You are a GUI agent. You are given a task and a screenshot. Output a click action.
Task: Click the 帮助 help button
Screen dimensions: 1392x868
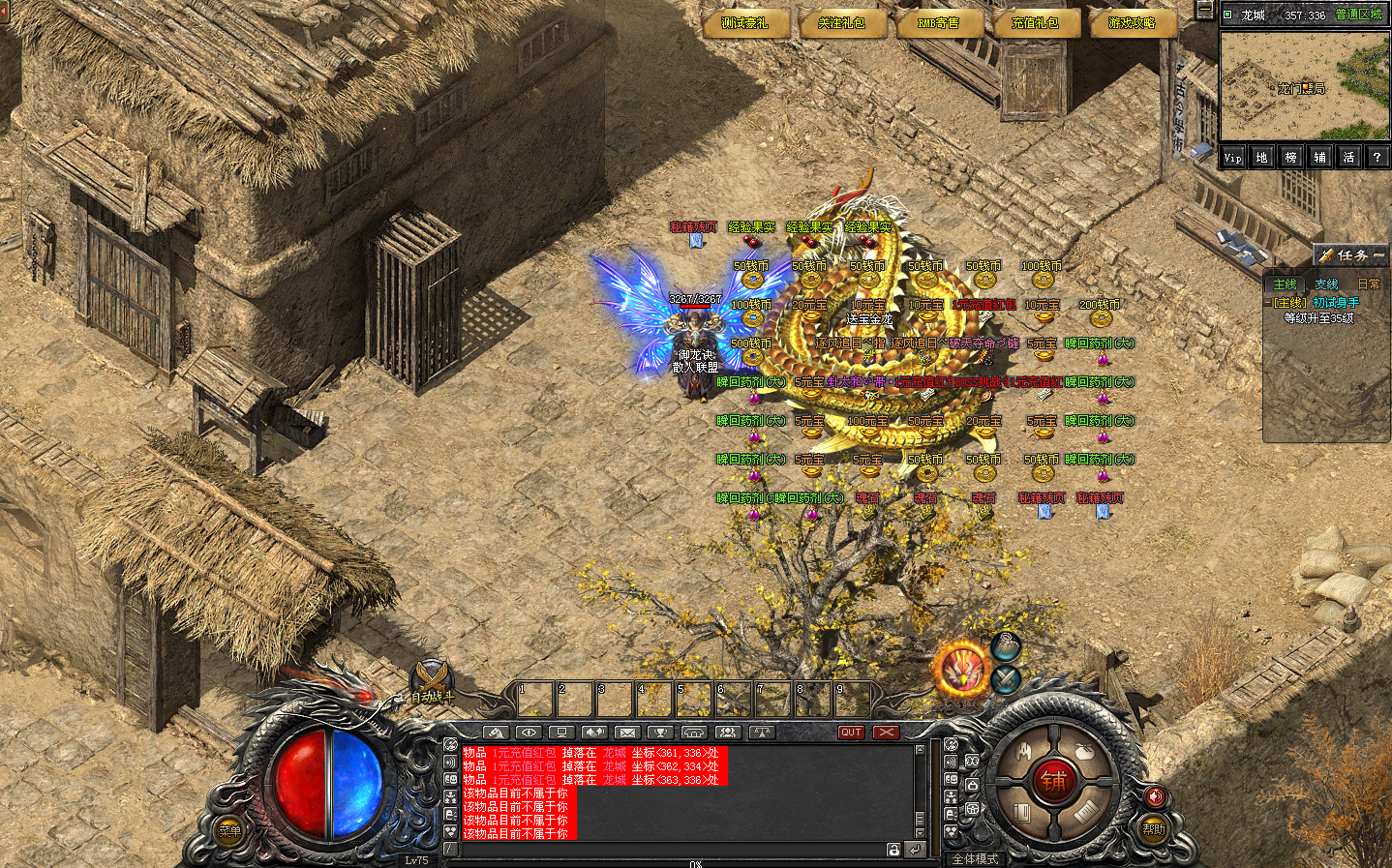[1154, 828]
